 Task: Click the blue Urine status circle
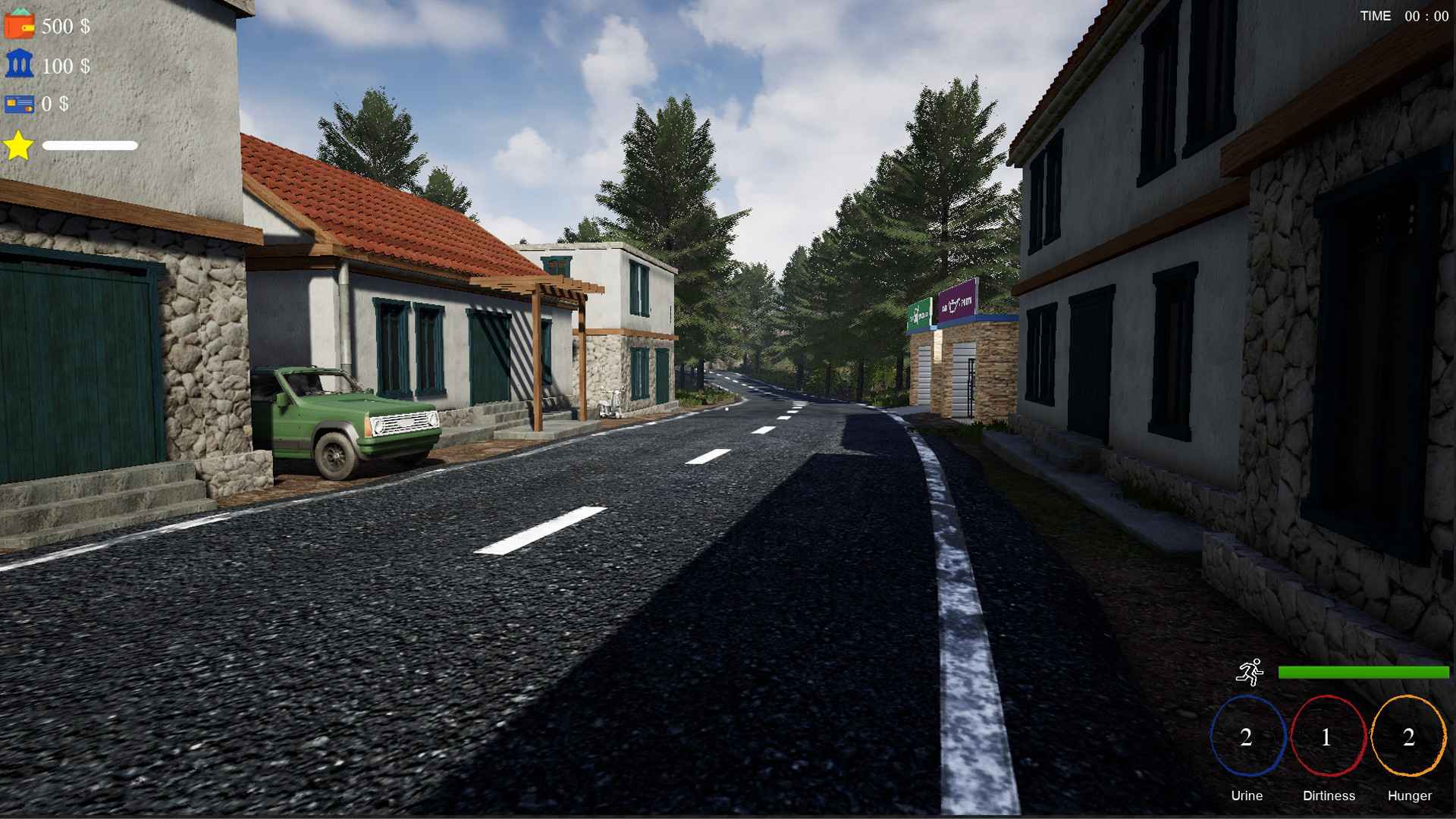[x=1247, y=736]
